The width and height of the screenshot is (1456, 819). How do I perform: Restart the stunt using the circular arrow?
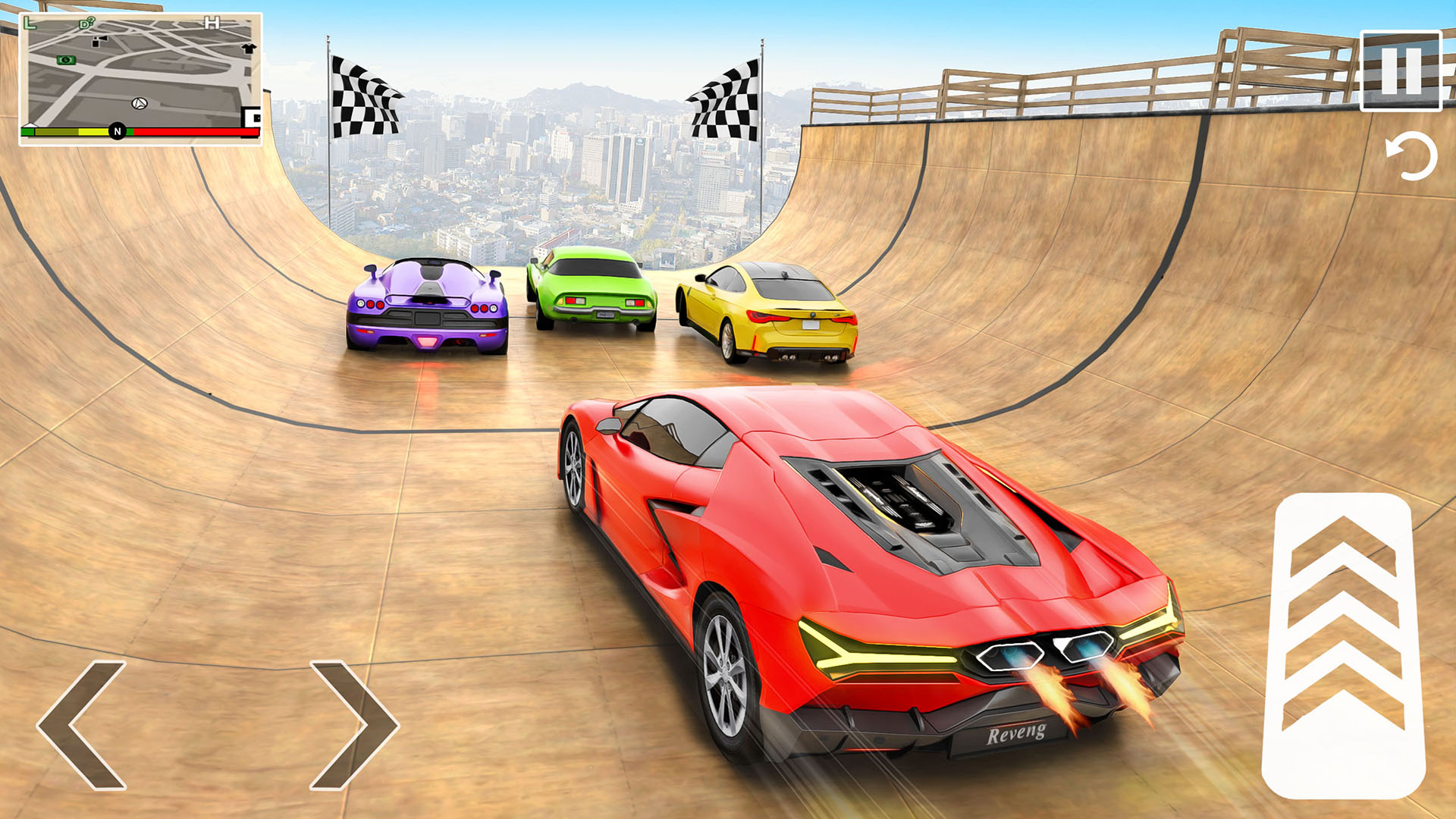click(1407, 155)
